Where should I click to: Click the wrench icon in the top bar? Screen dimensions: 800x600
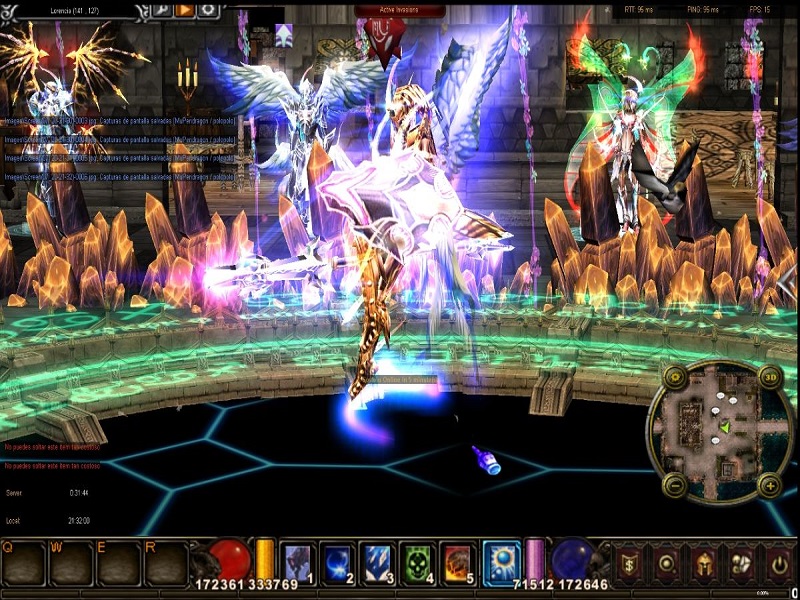click(x=162, y=10)
